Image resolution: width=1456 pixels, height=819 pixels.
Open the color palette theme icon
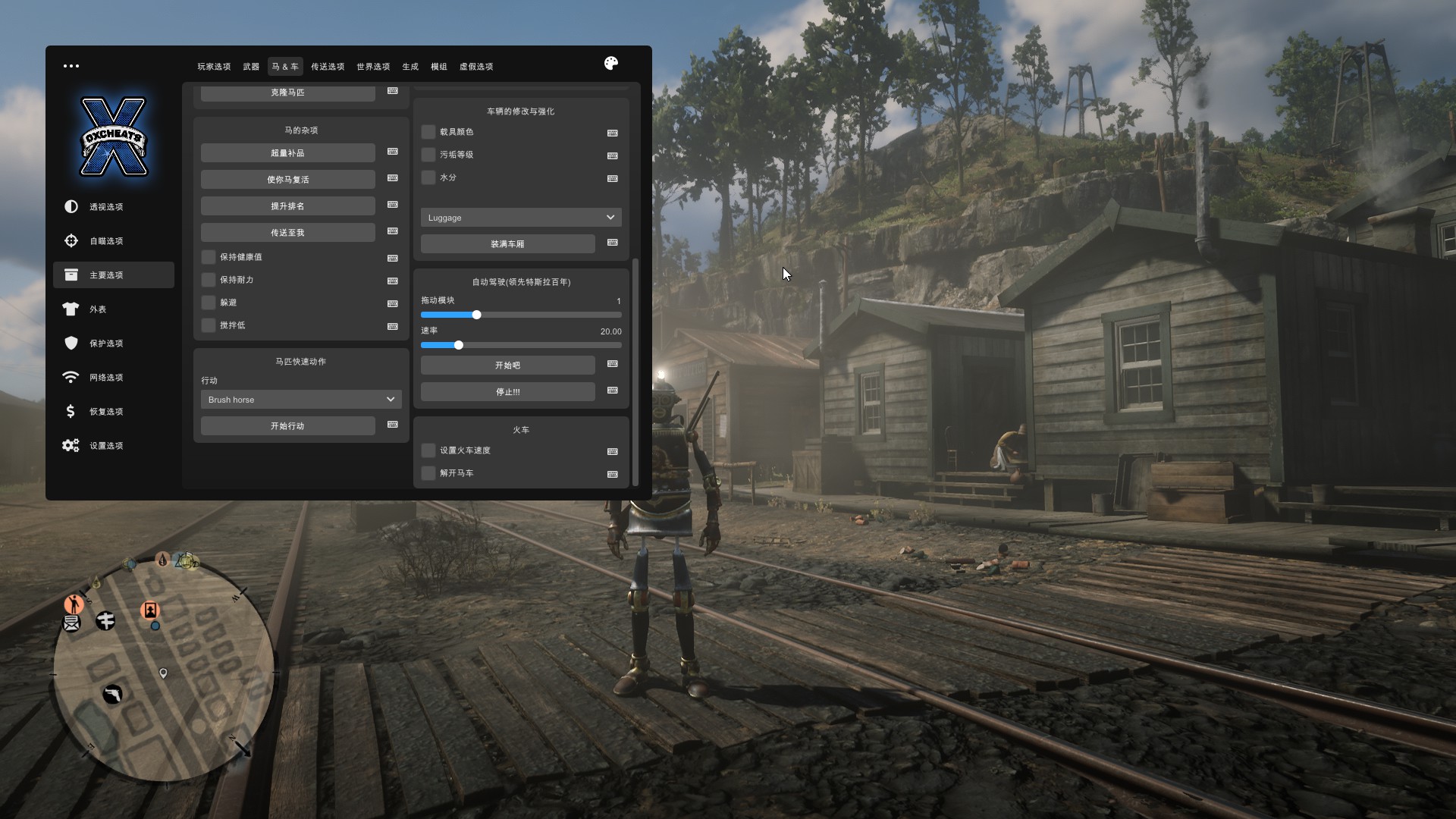tap(611, 64)
